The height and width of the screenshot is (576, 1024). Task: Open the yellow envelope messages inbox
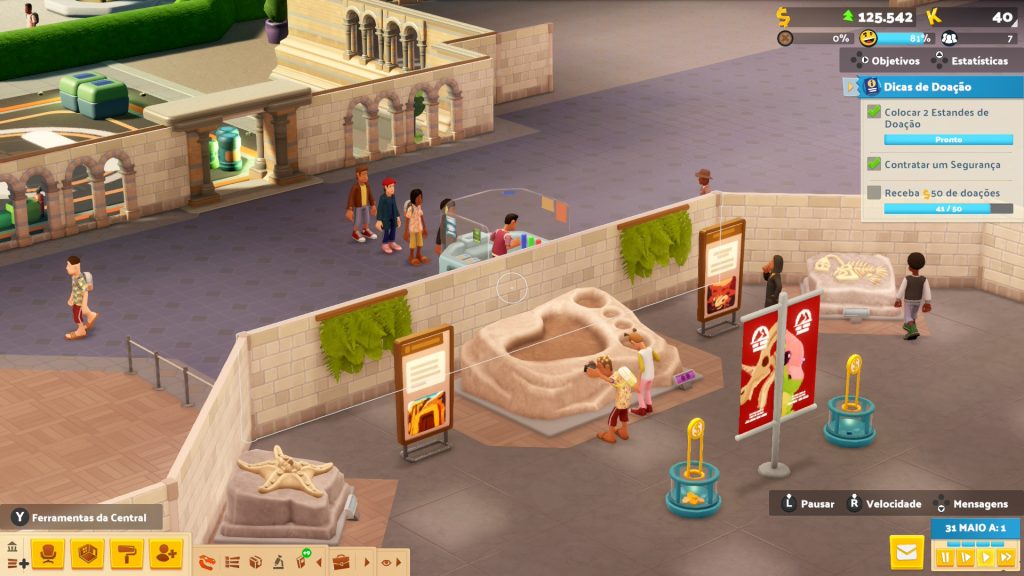[906, 552]
